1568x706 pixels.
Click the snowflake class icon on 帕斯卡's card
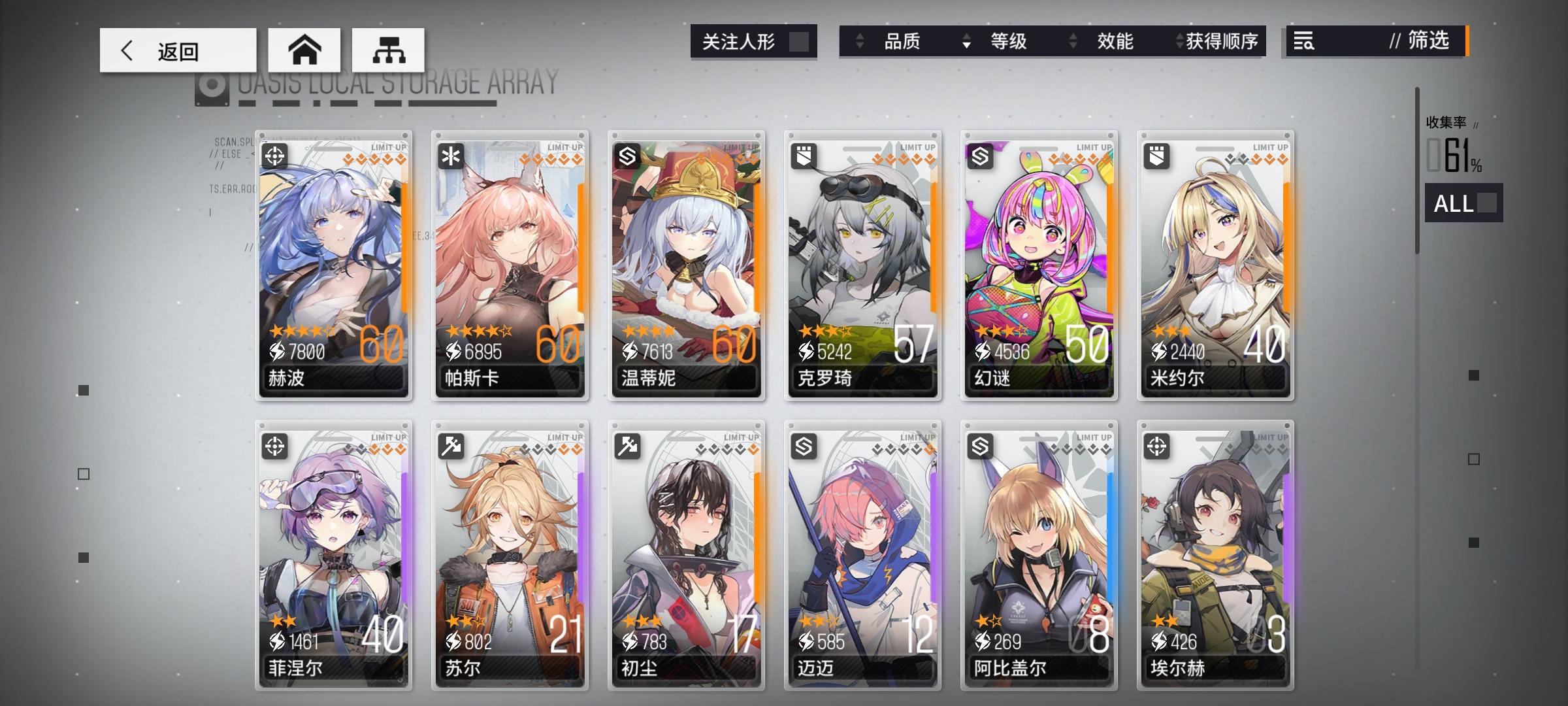pos(452,157)
